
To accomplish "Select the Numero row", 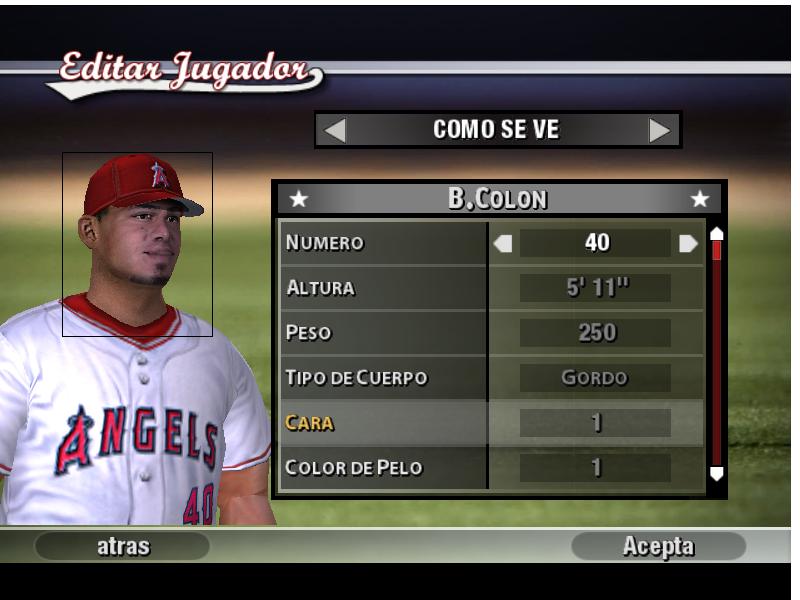I will pyautogui.click(x=383, y=243).
